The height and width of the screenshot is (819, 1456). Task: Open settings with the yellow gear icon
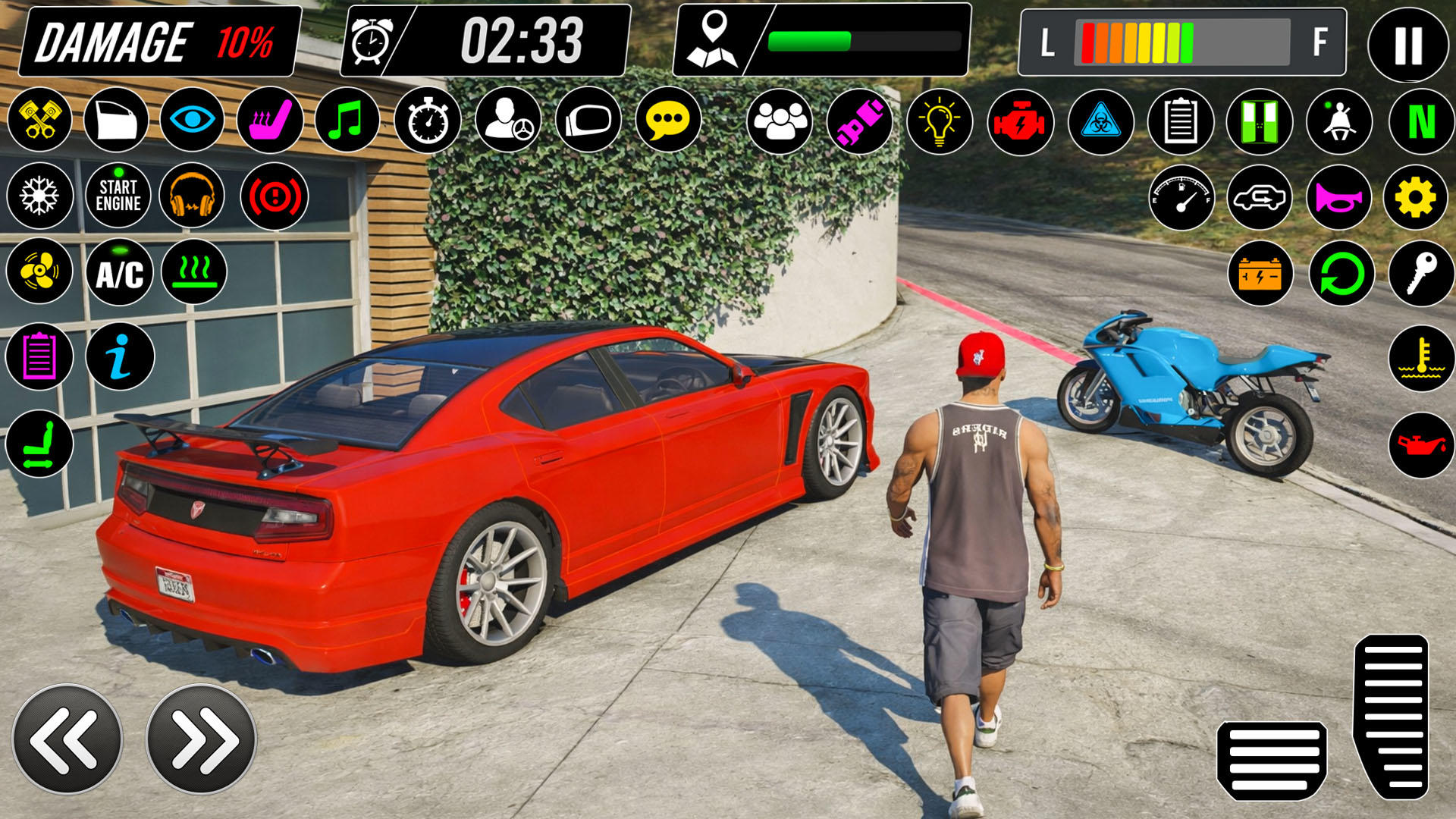1416,198
